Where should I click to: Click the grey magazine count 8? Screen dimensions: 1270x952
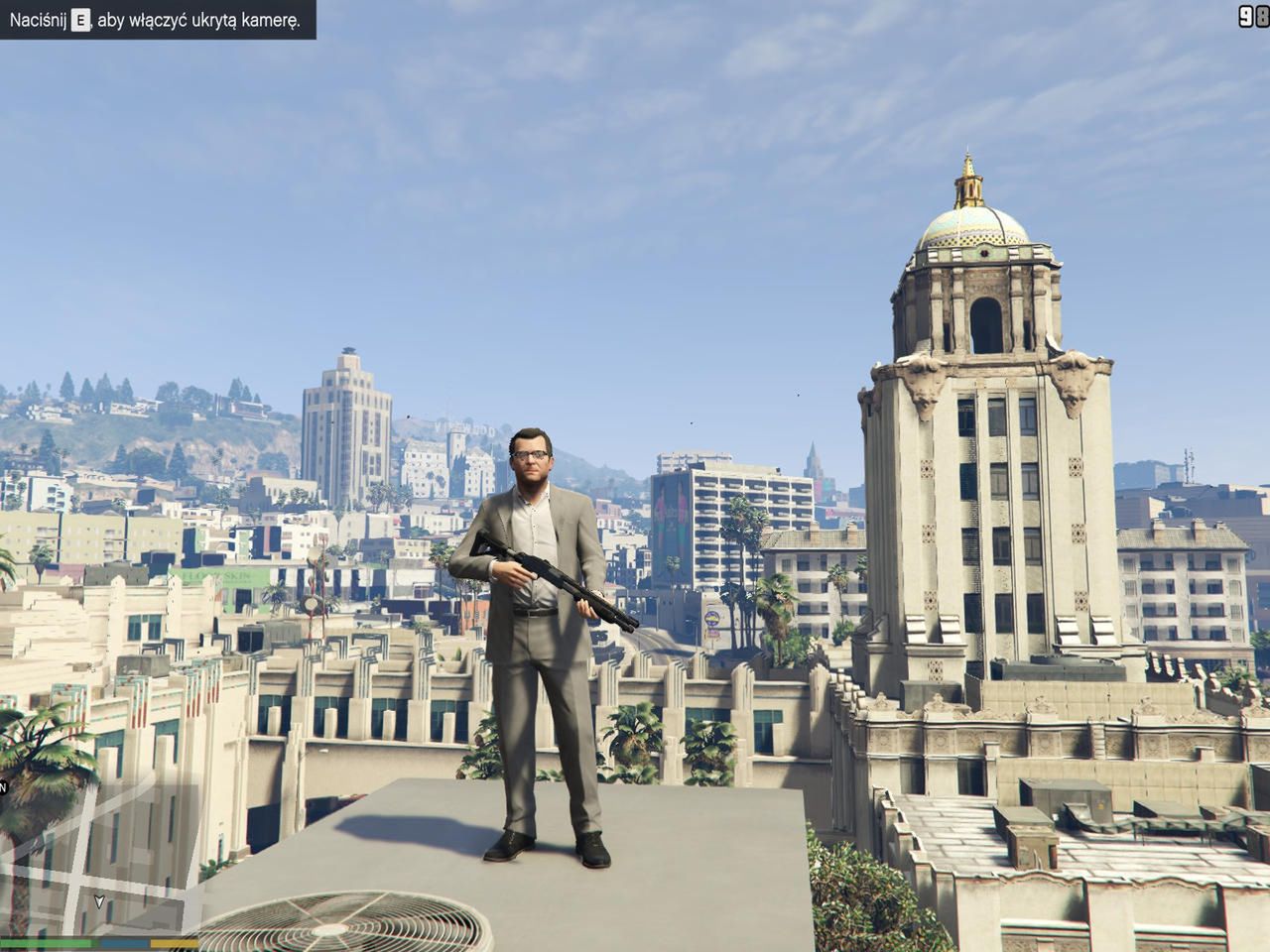point(1262,18)
